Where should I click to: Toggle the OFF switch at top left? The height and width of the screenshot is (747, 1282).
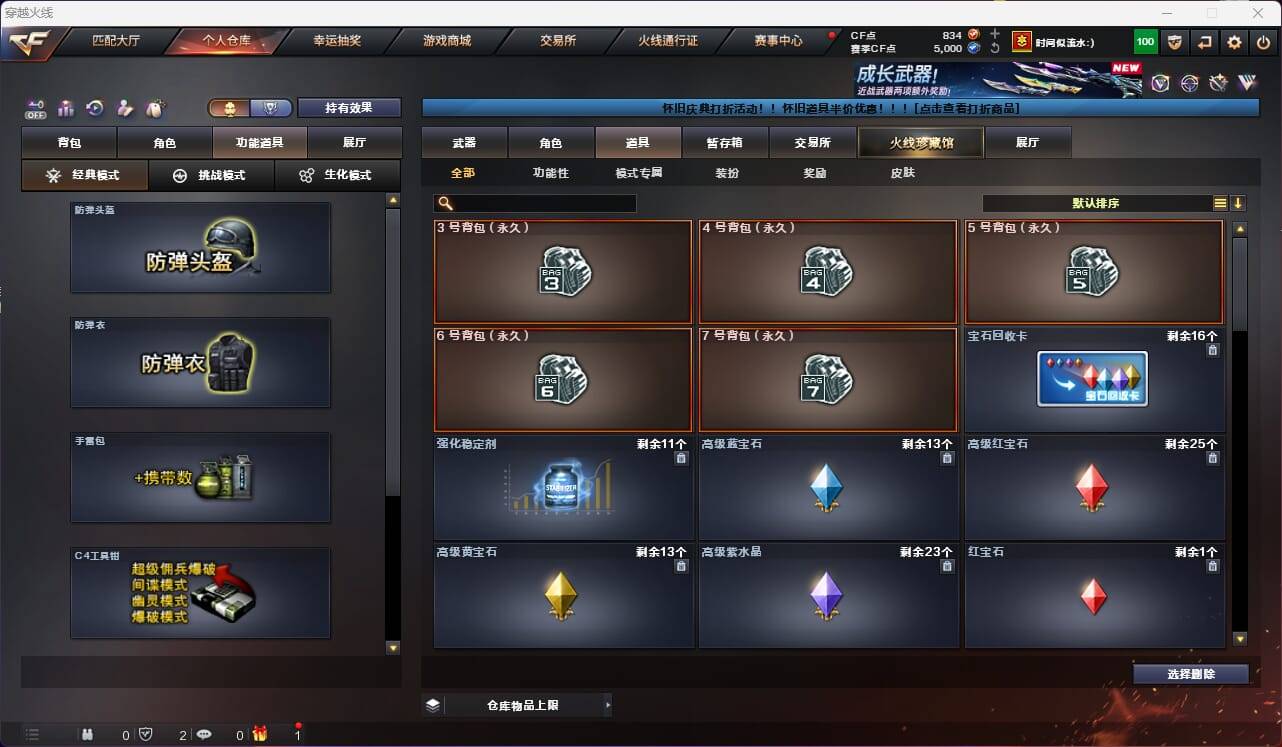(35, 108)
